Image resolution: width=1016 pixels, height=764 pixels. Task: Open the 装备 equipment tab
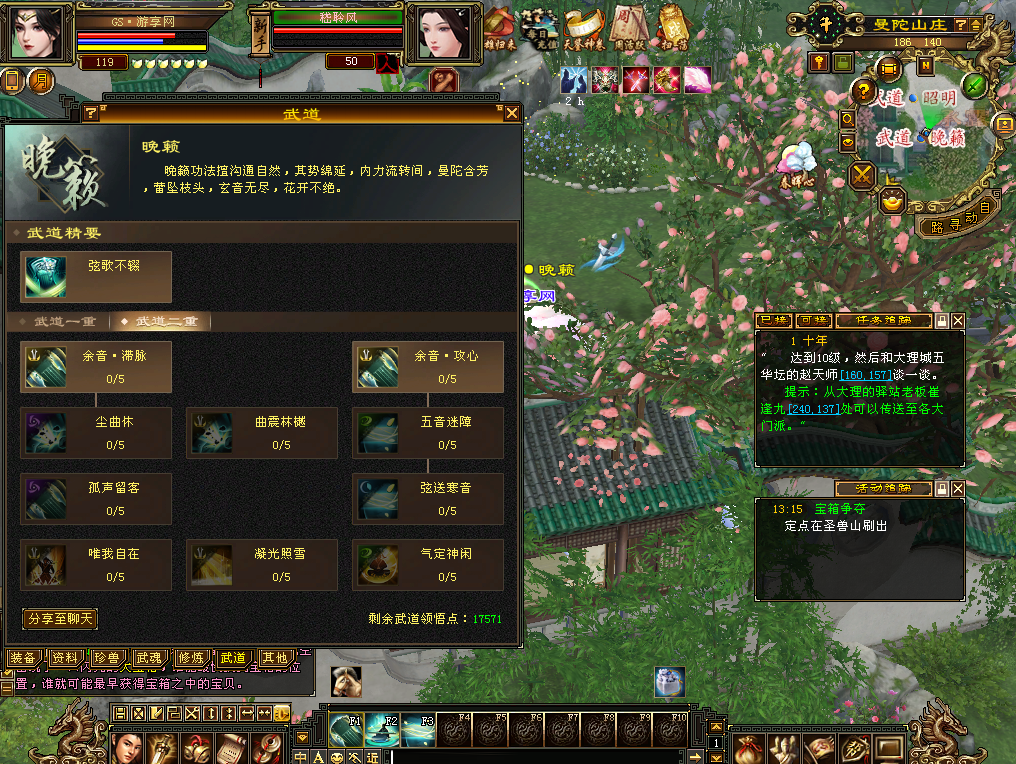point(22,658)
